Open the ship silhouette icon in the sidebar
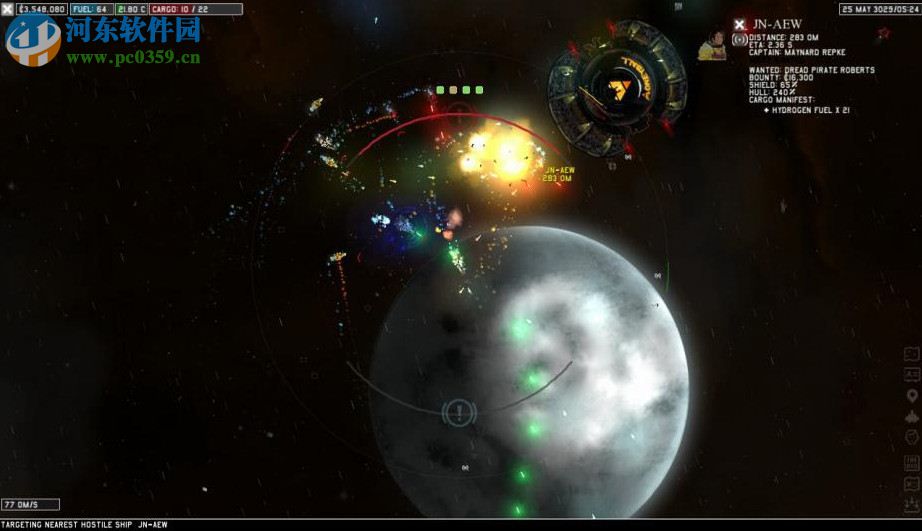The width and height of the screenshot is (922, 531). click(911, 417)
